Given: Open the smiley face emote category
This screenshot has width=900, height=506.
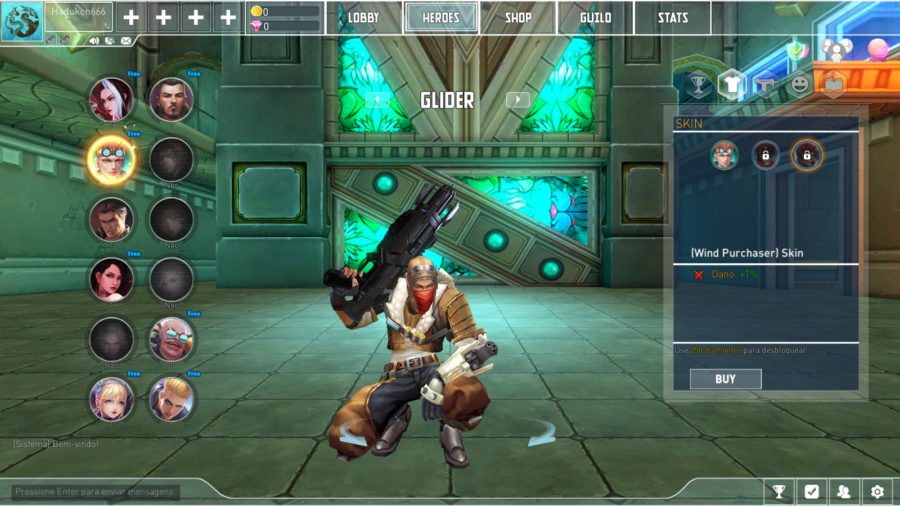Looking at the screenshot, I should [x=799, y=85].
